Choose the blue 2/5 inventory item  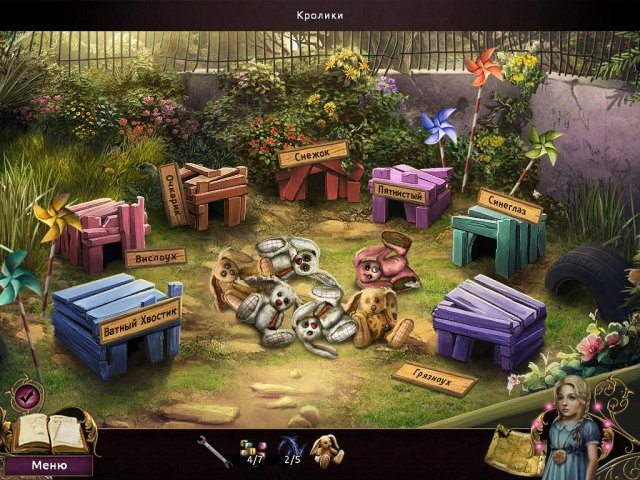[x=291, y=448]
